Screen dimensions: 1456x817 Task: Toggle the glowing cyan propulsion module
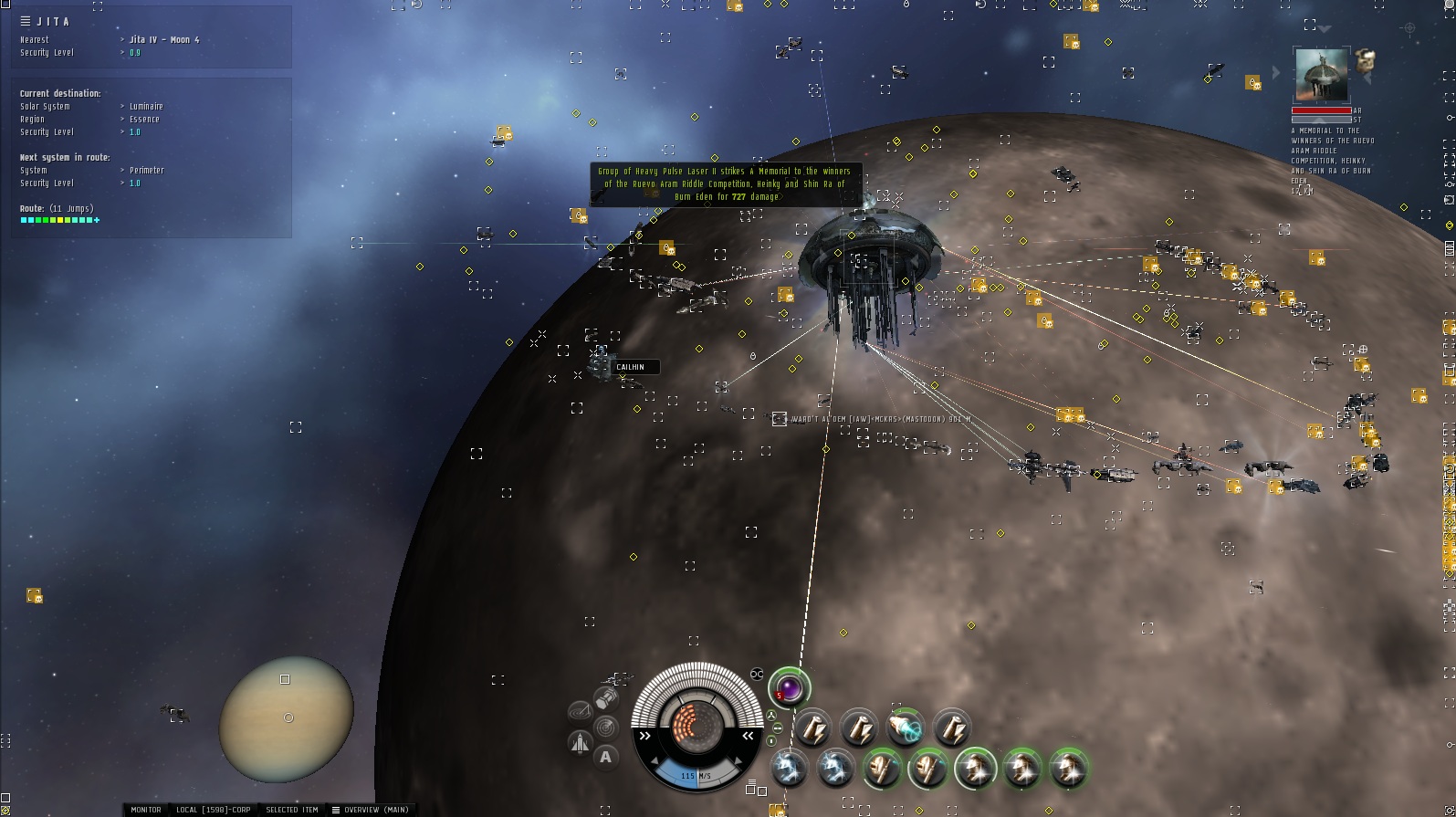pyautogui.click(x=906, y=728)
